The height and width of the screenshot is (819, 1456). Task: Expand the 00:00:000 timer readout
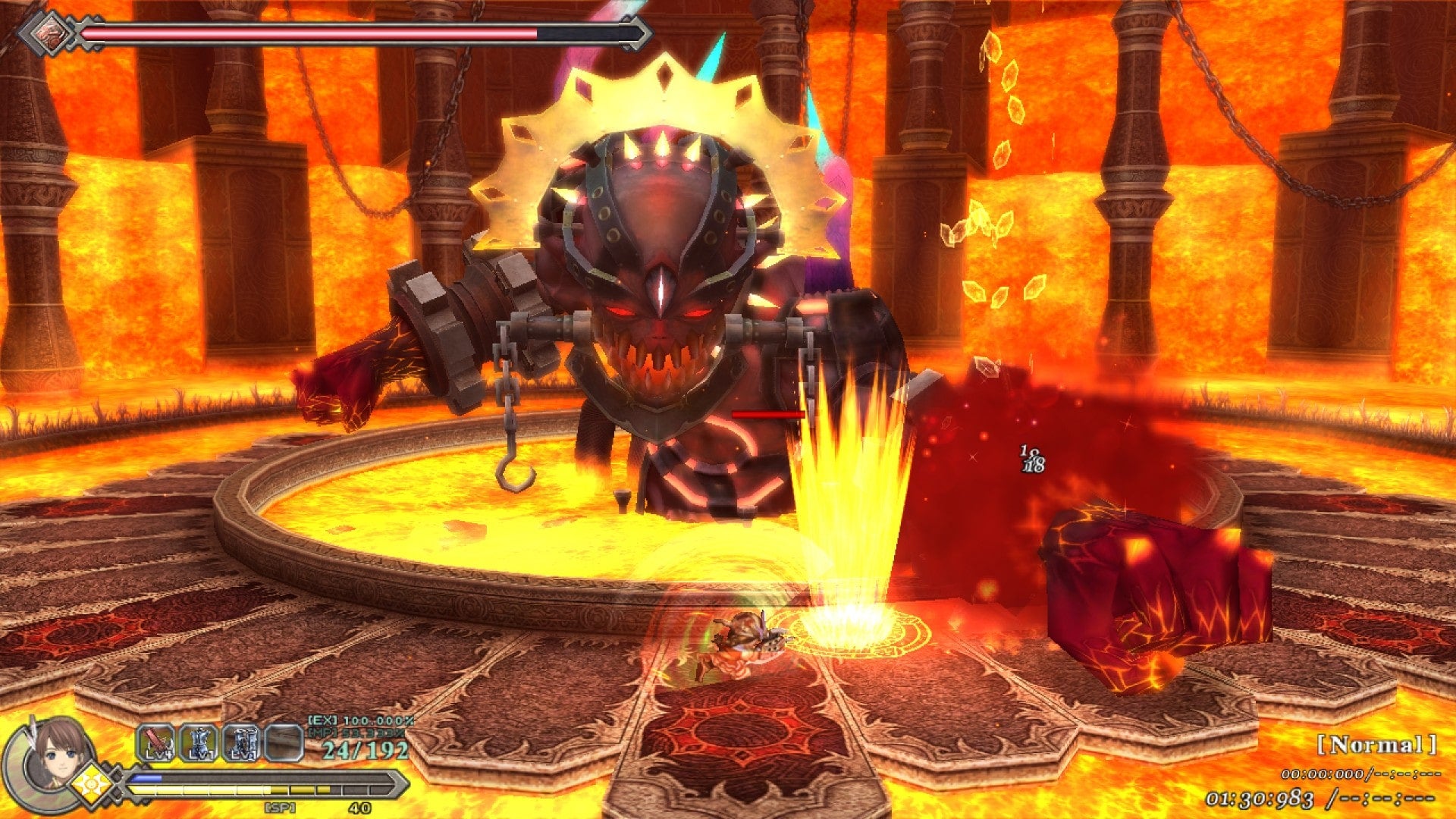point(1323,773)
